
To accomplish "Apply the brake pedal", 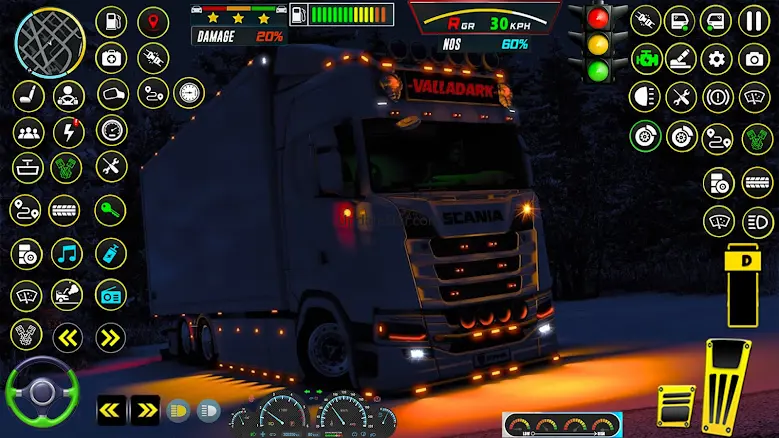I will [675, 406].
